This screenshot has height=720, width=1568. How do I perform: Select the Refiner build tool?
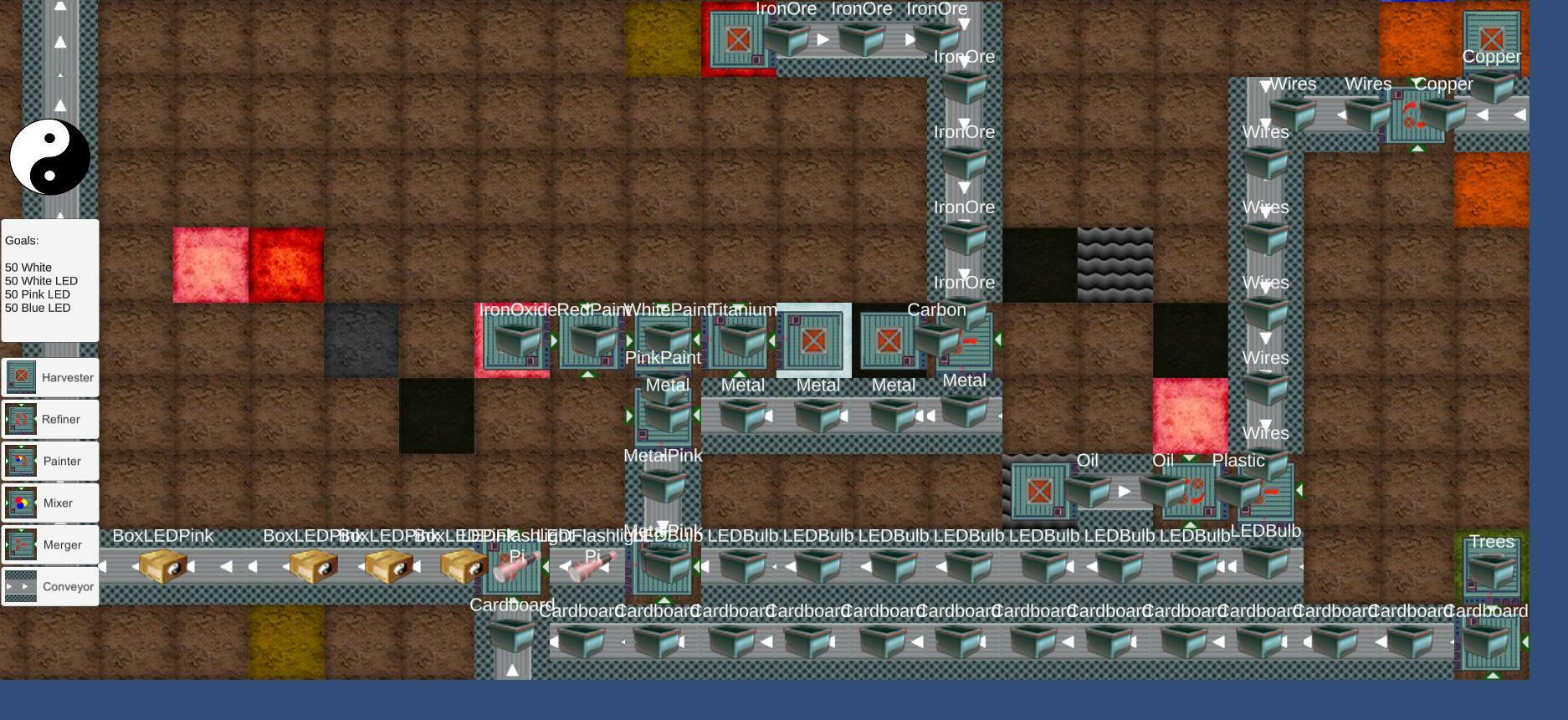(49, 419)
